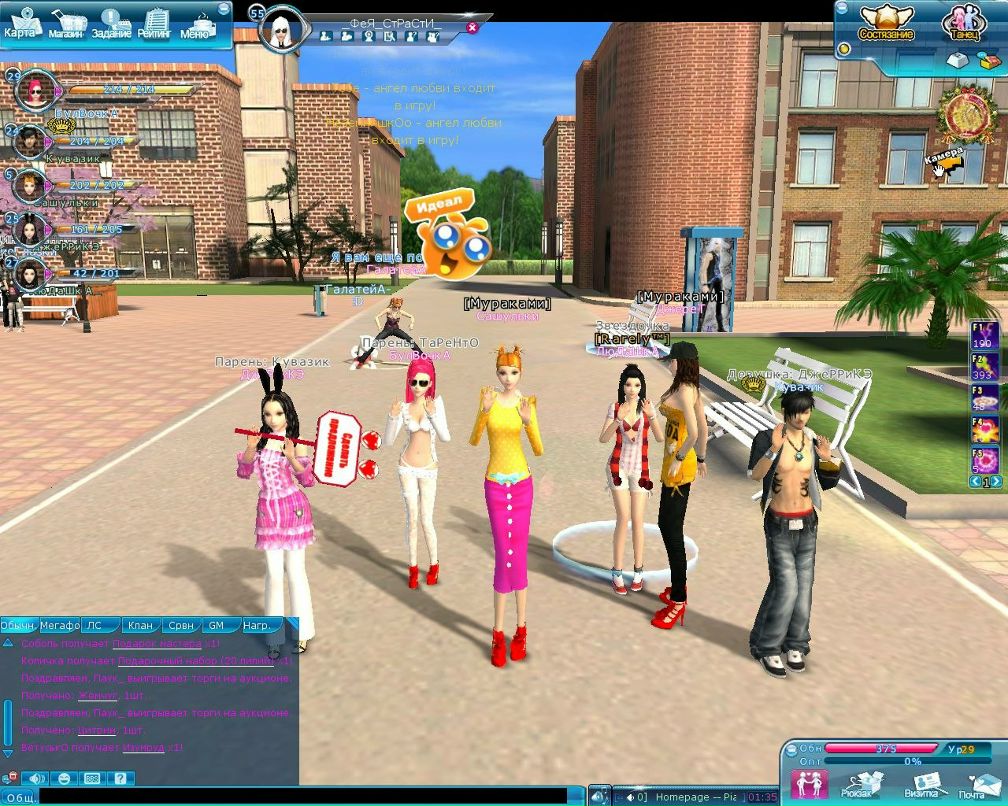Close the ФеЯ_СТРаСТИ target panel
The width and height of the screenshot is (1008, 806).
click(473, 27)
